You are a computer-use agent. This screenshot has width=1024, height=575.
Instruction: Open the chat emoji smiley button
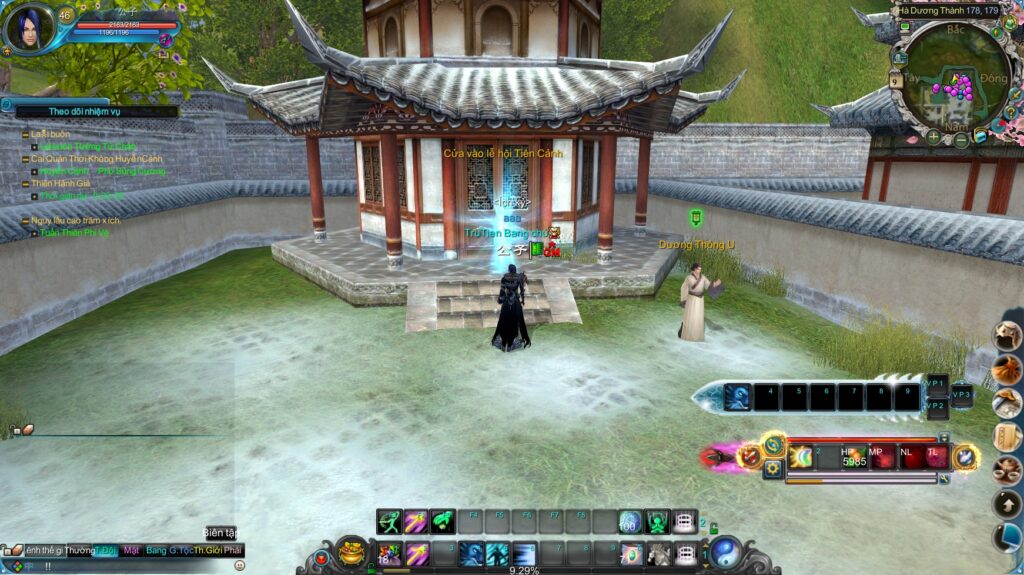239,565
